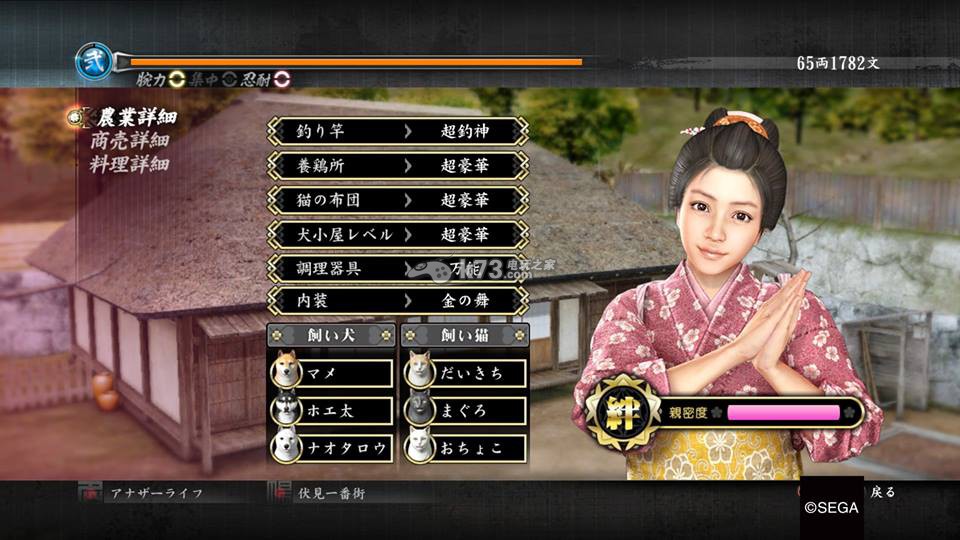Open the 調理器具 row
Image resolution: width=960 pixels, height=540 pixels.
[397, 268]
